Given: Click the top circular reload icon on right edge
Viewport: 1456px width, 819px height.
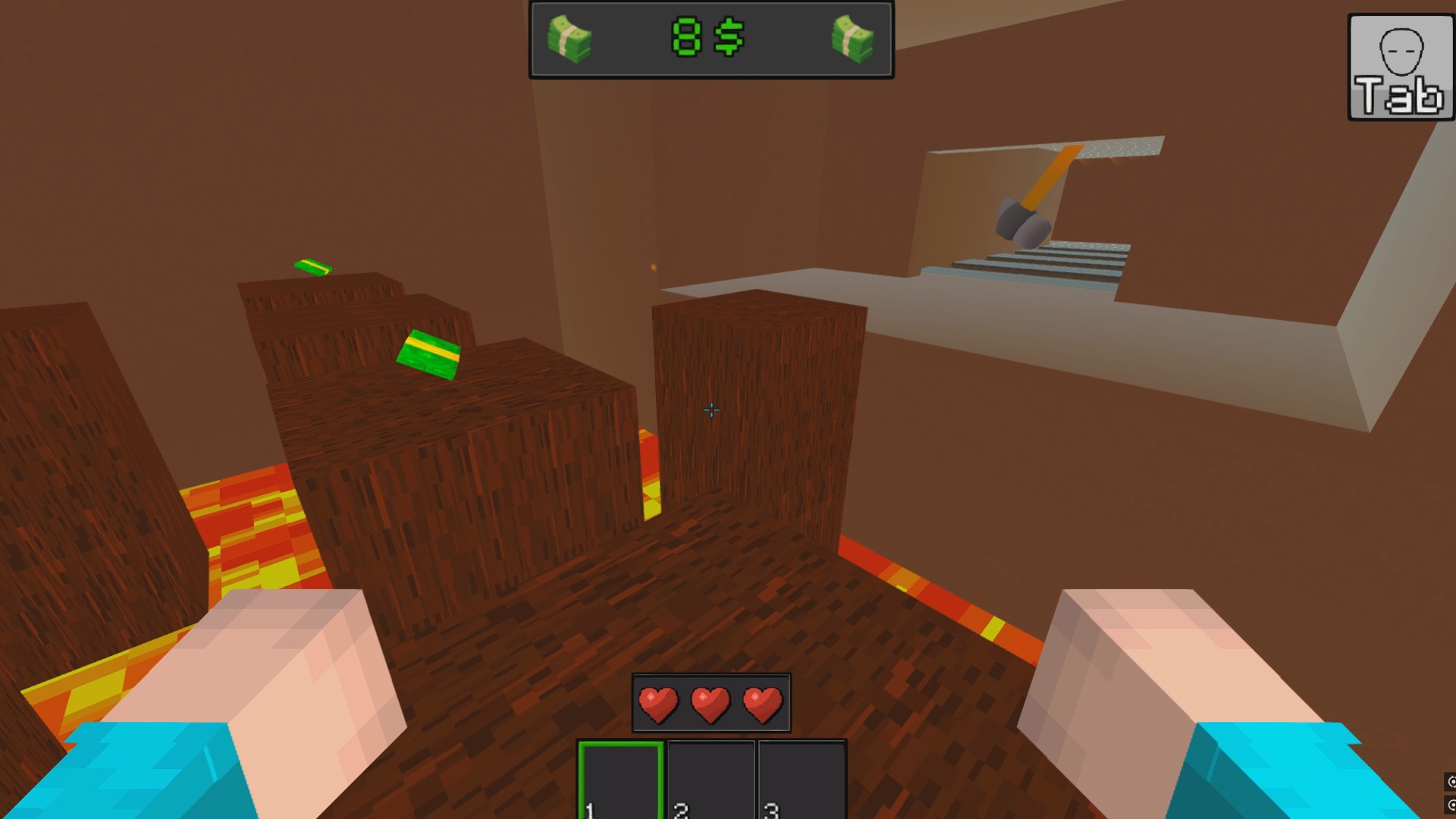Looking at the screenshot, I should point(1452,781).
